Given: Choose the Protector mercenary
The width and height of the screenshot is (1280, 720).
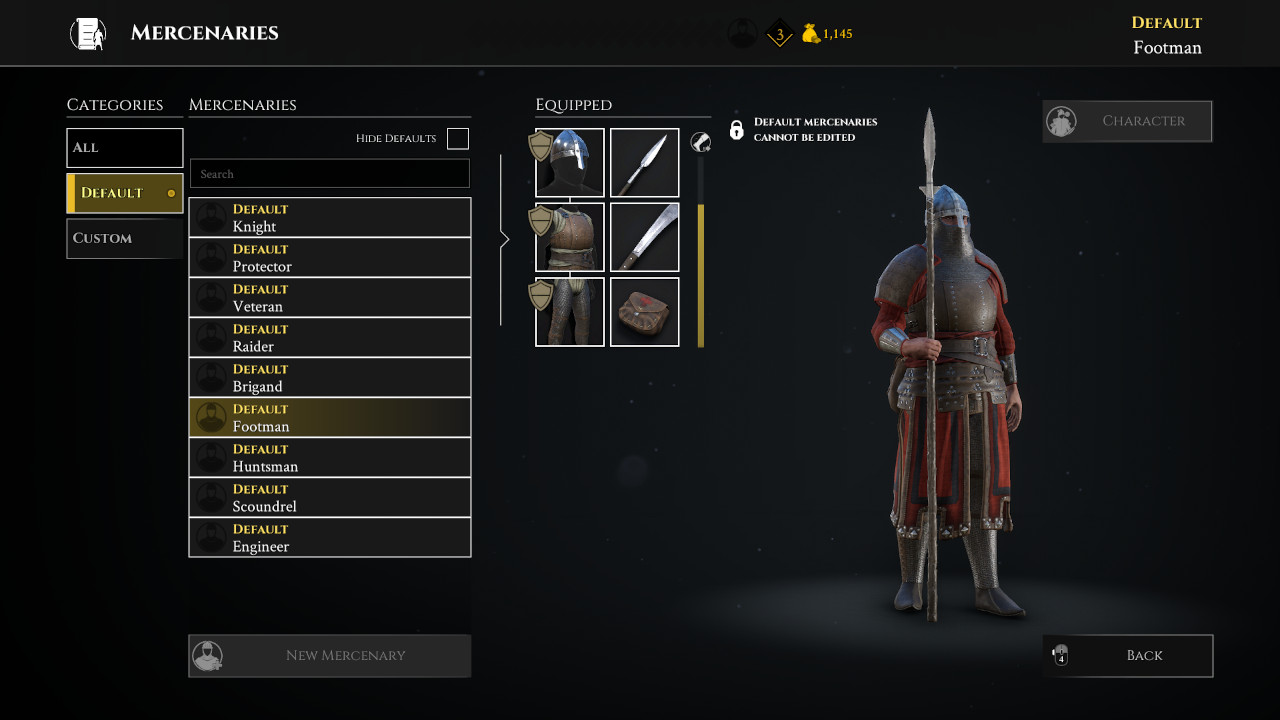Looking at the screenshot, I should point(330,257).
